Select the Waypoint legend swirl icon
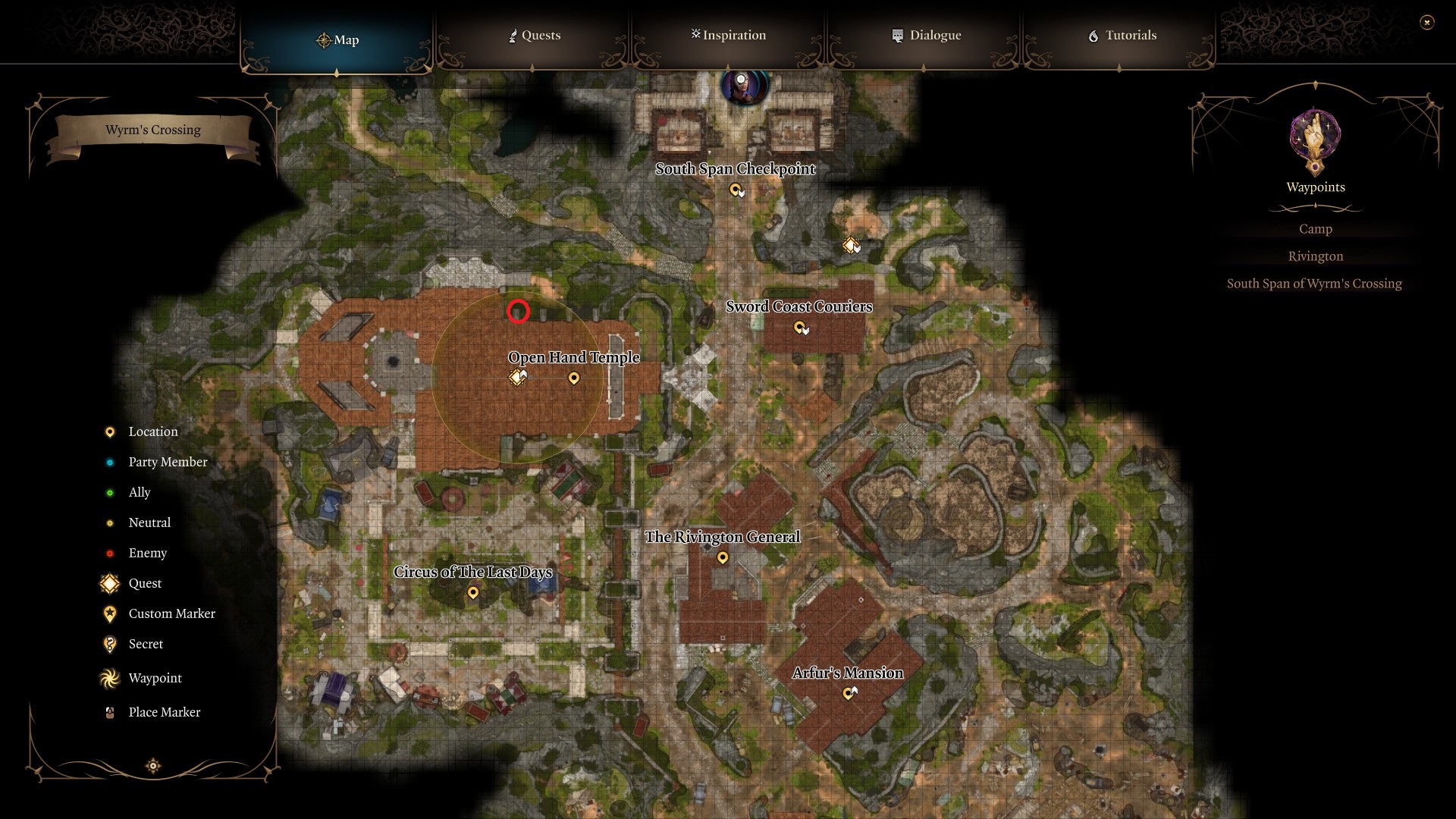1456x819 pixels. pos(108,678)
